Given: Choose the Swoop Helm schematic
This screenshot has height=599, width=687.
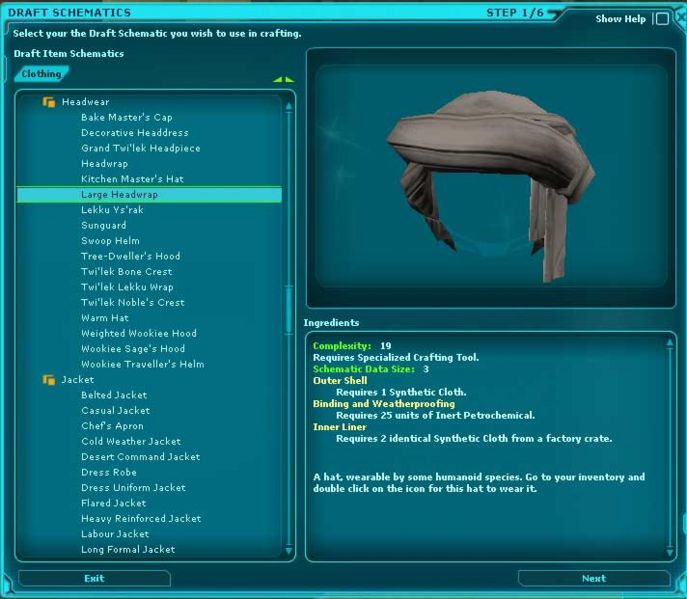Looking at the screenshot, I should (x=110, y=241).
